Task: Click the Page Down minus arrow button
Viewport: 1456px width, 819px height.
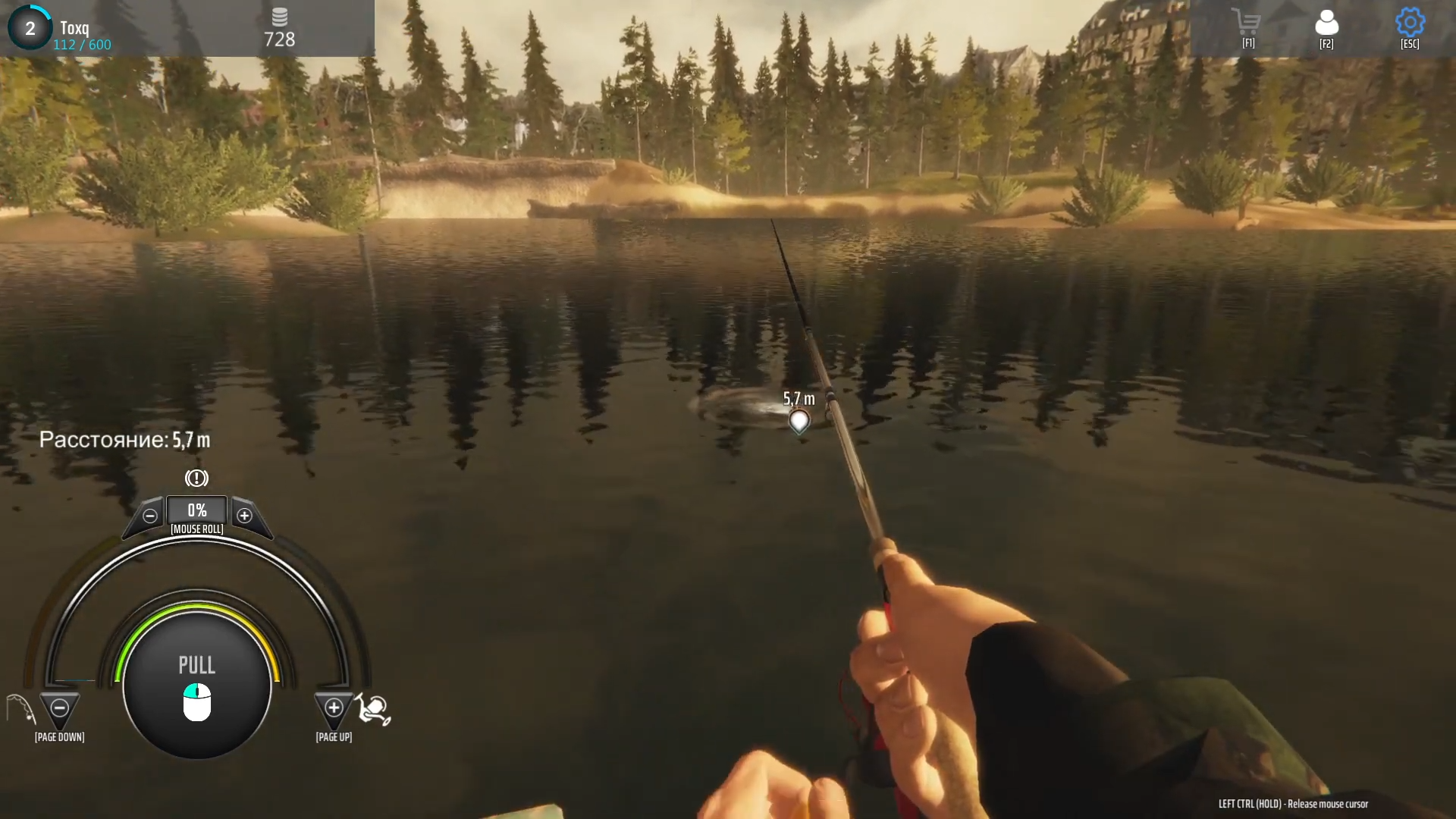Action: [x=59, y=708]
